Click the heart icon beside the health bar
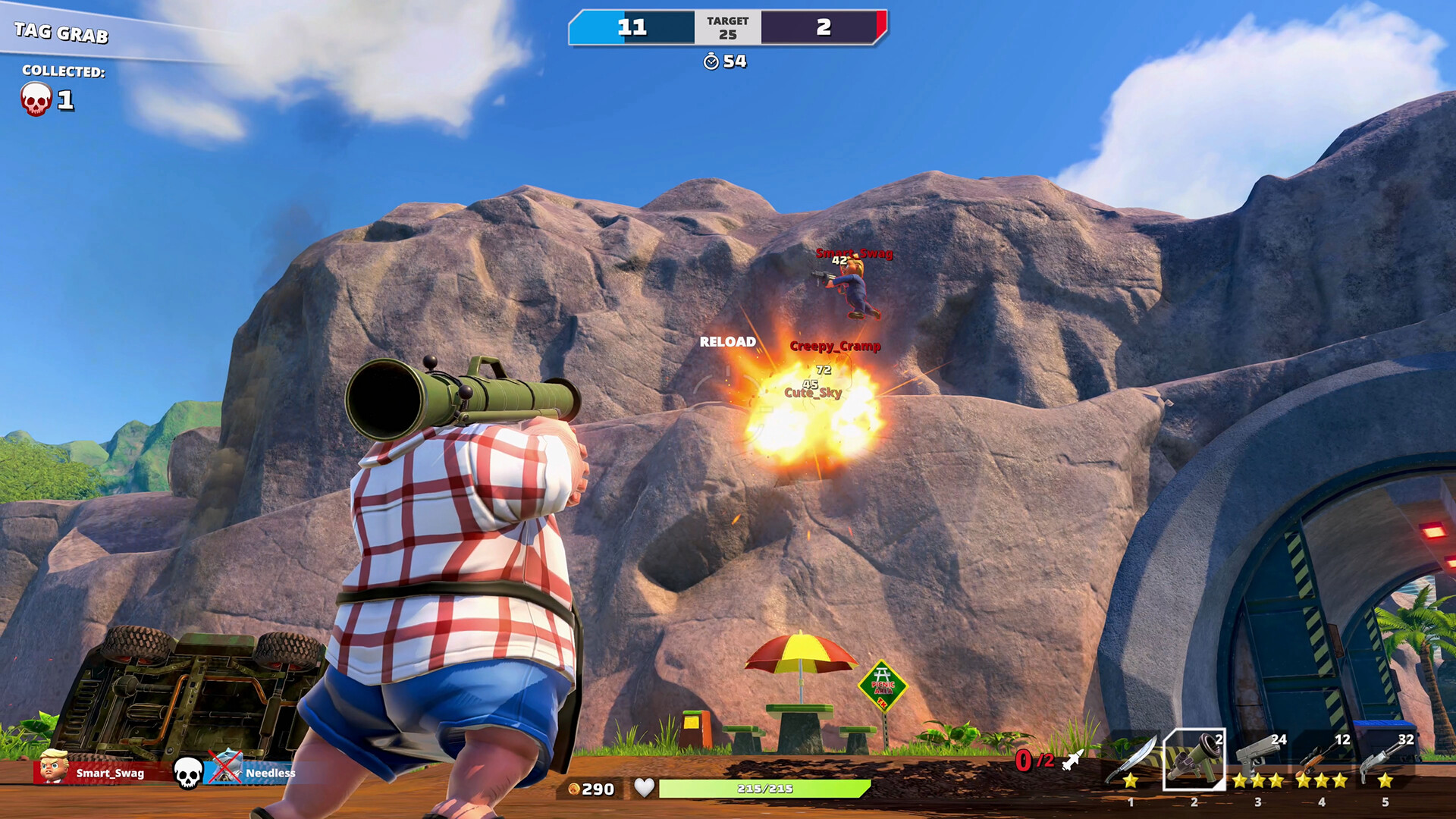 [x=644, y=789]
